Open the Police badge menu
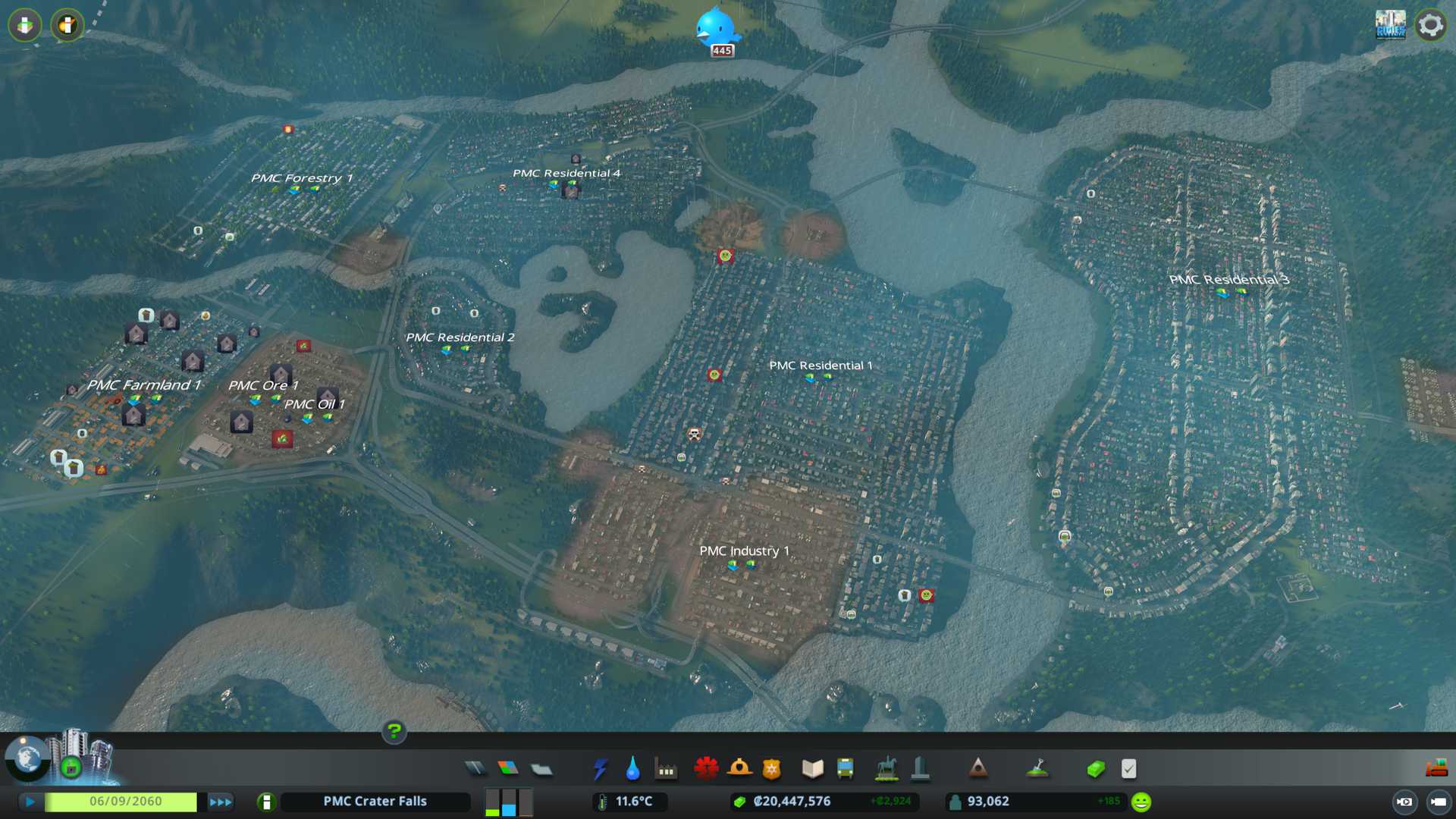 tap(771, 769)
